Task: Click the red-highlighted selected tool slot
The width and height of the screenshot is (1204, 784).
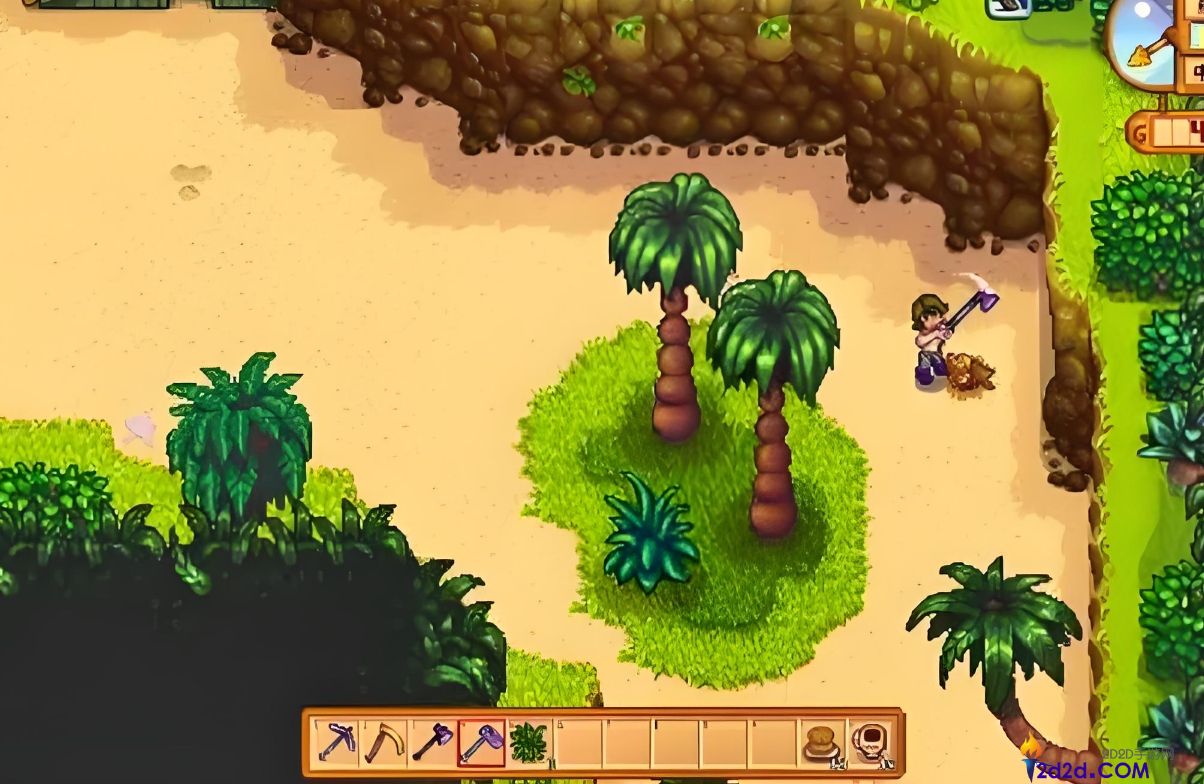Action: click(481, 743)
